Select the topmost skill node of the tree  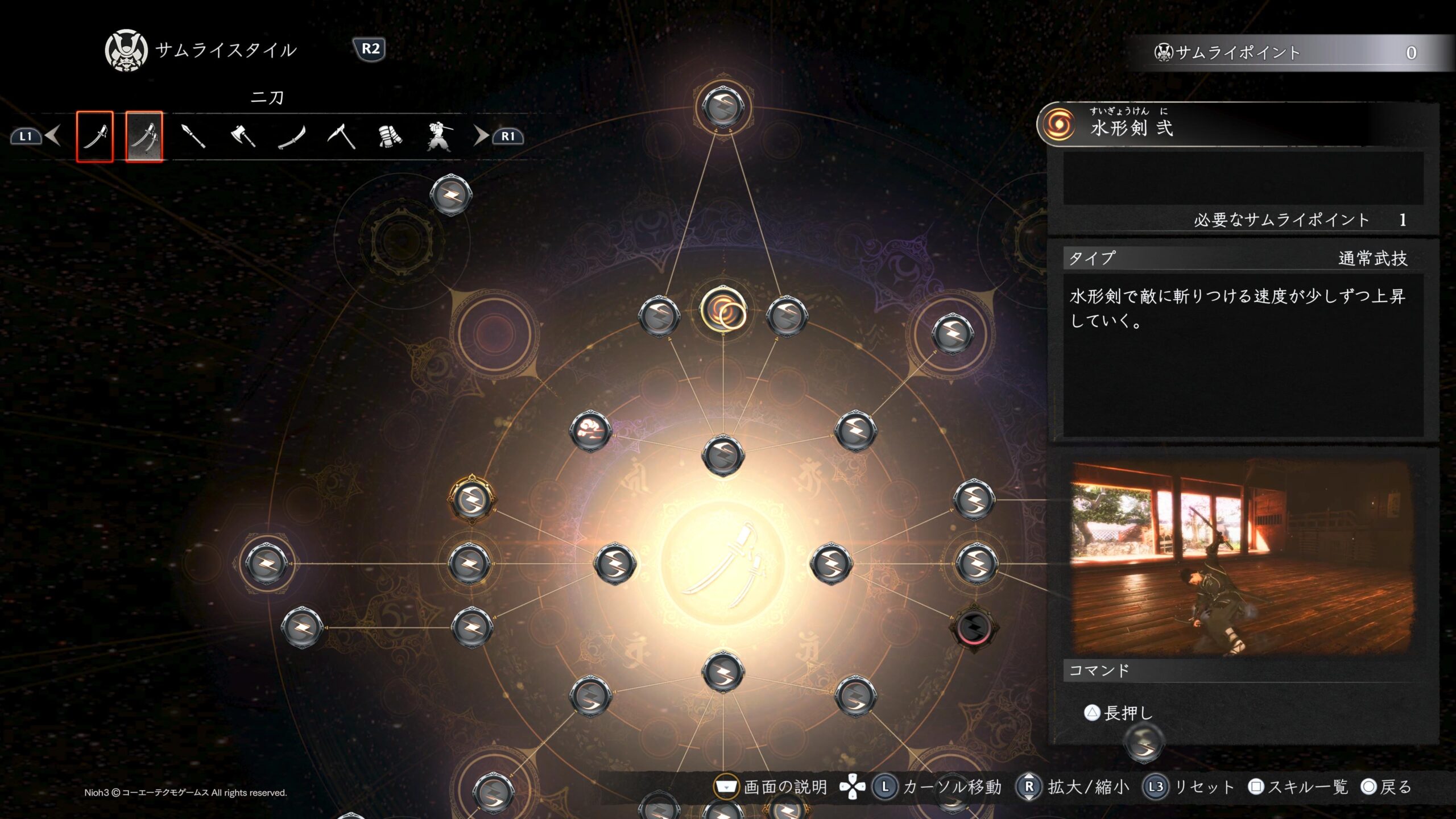point(723,106)
